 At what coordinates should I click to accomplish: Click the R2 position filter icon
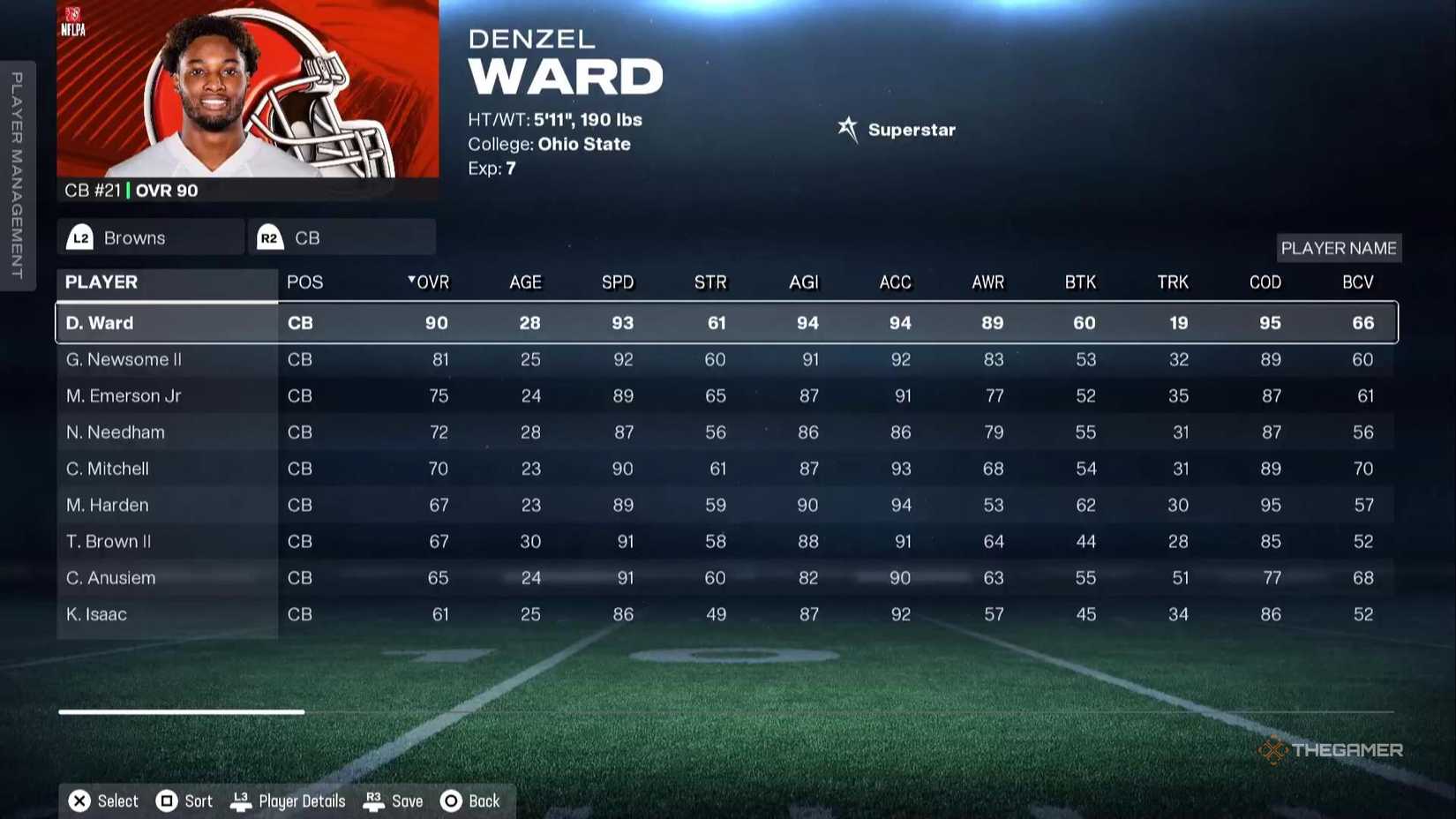coord(269,237)
